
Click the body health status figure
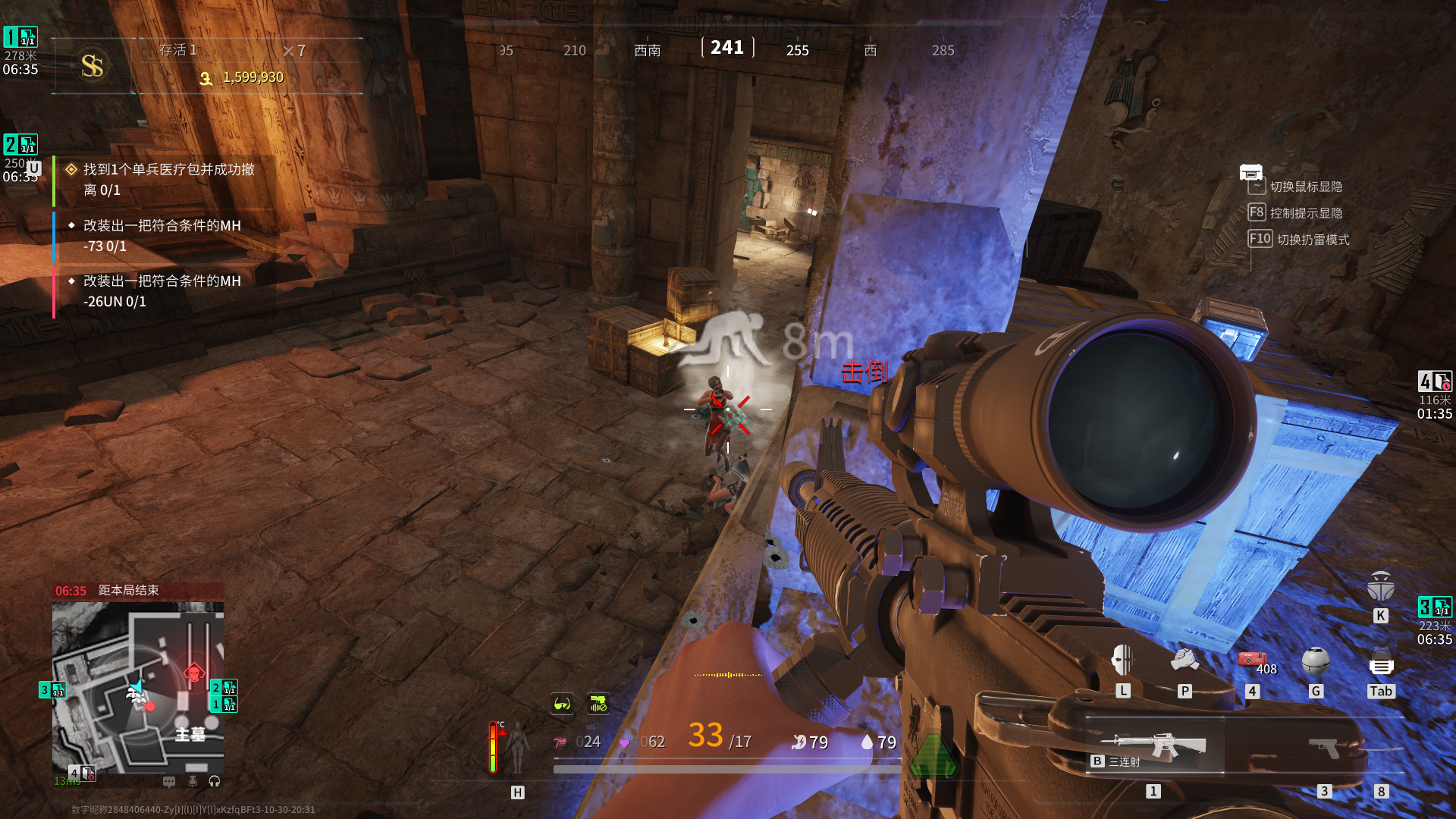point(517,746)
